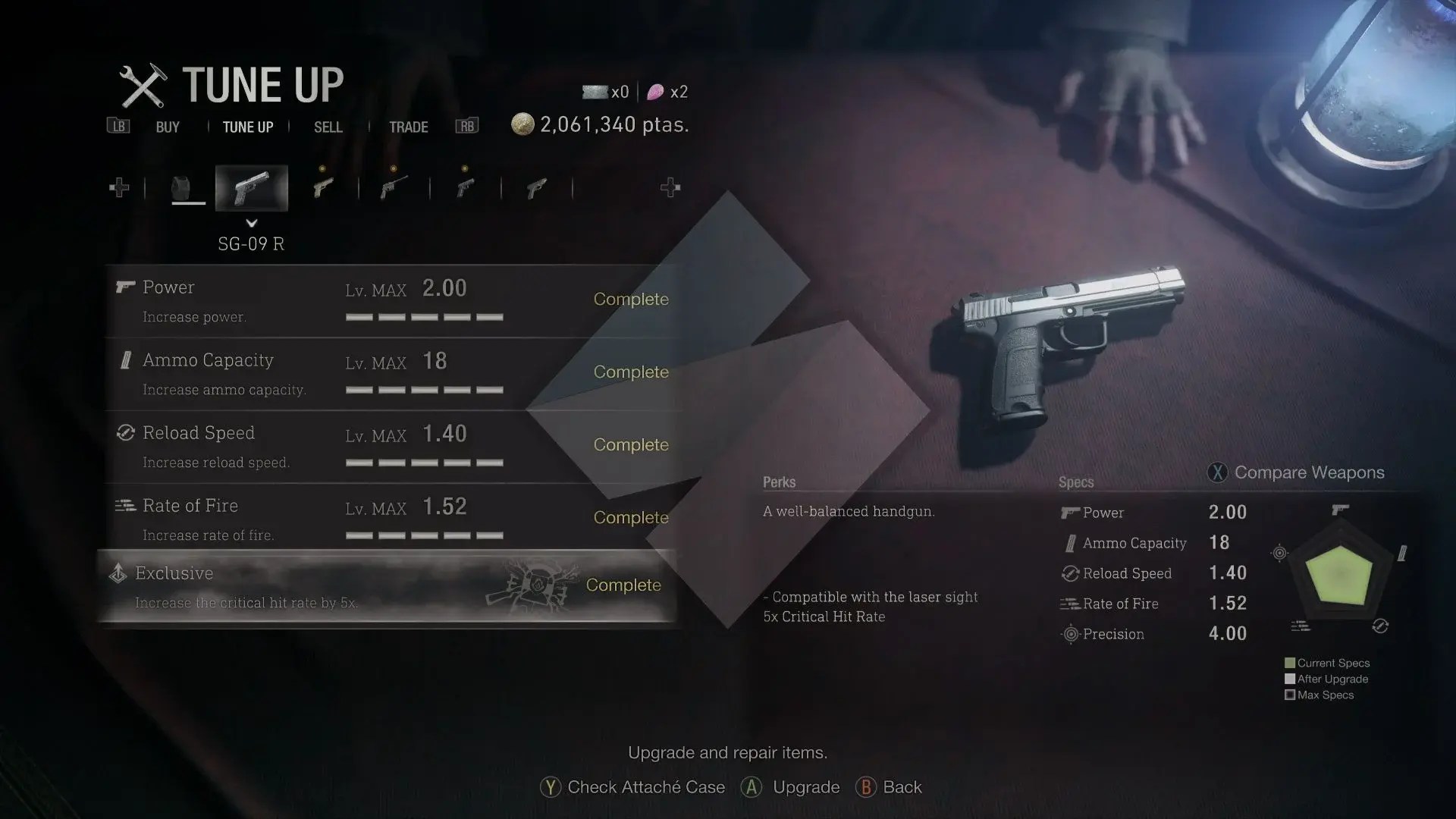
Task: Select the Ammo Capacity upgrade row
Action: [x=387, y=373]
